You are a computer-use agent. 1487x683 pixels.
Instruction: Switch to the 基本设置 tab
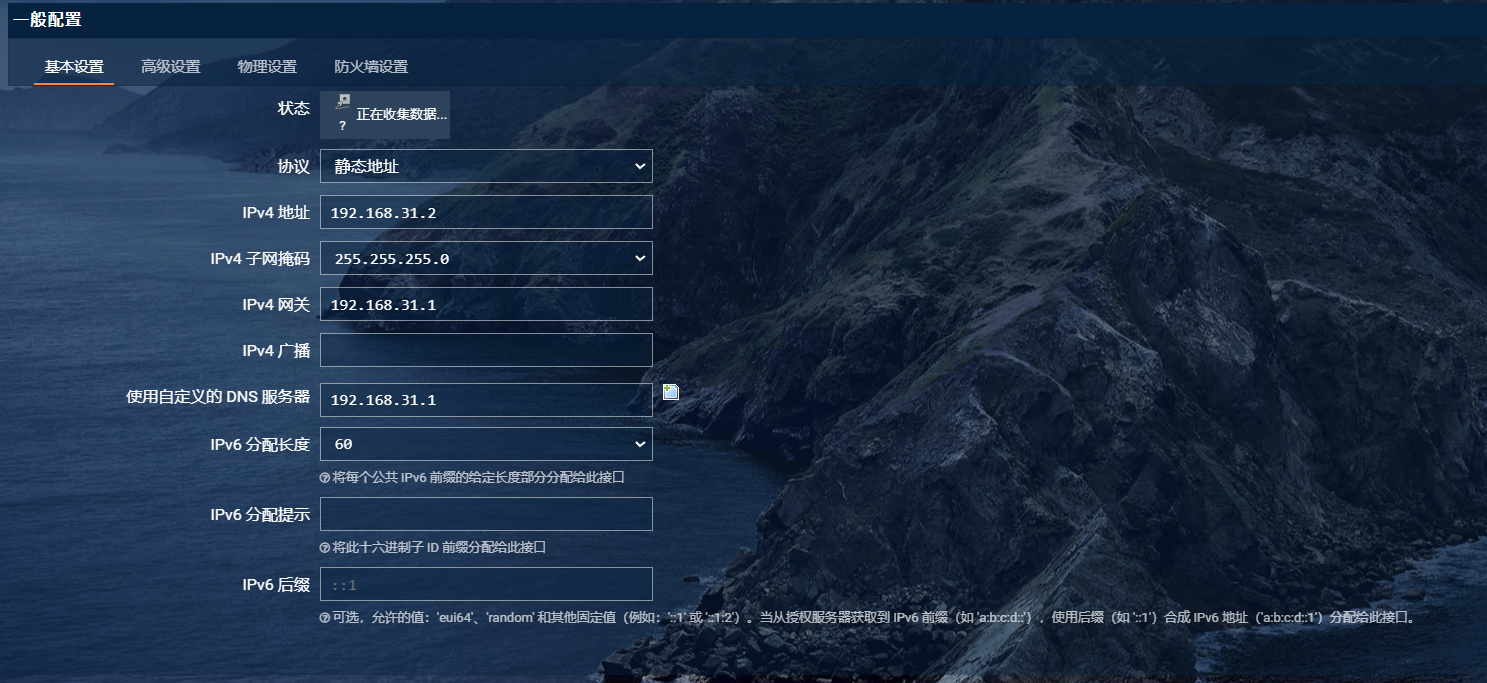click(74, 67)
